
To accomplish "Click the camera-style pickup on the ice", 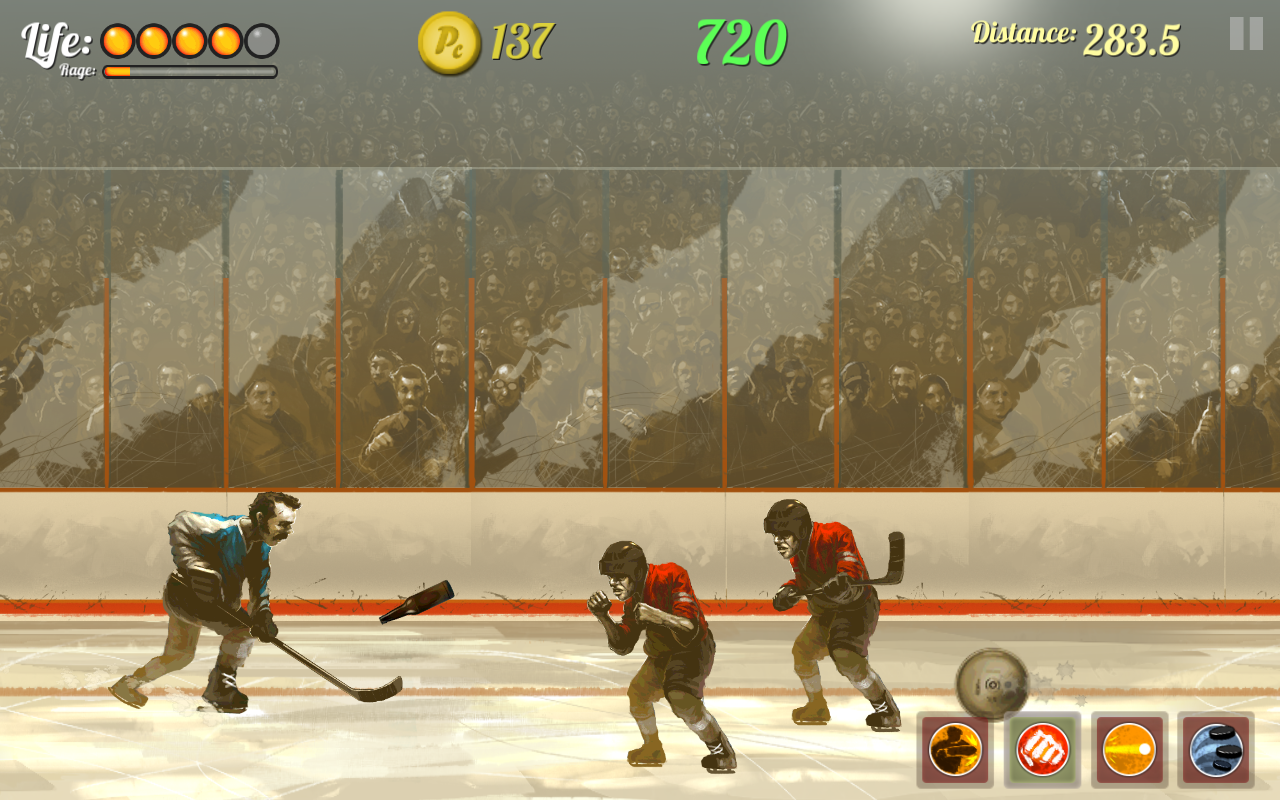I will point(990,681).
